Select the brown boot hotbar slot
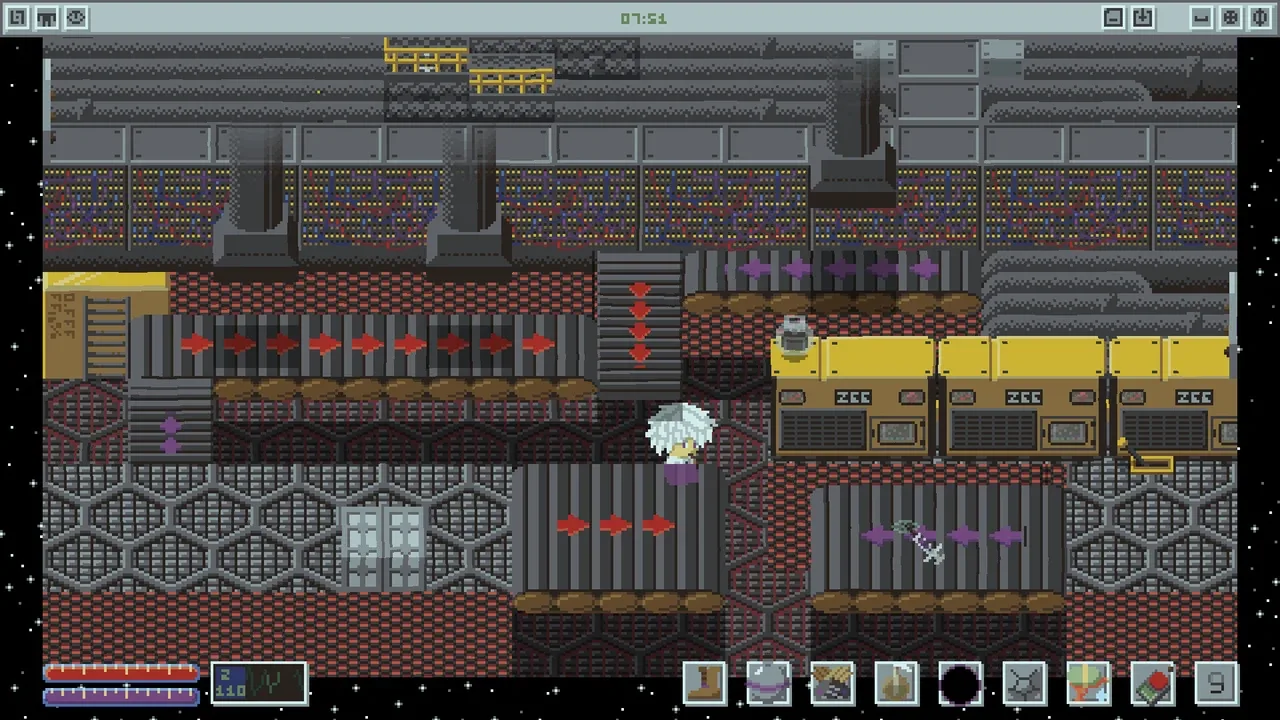This screenshot has width=1280, height=720. pos(706,684)
